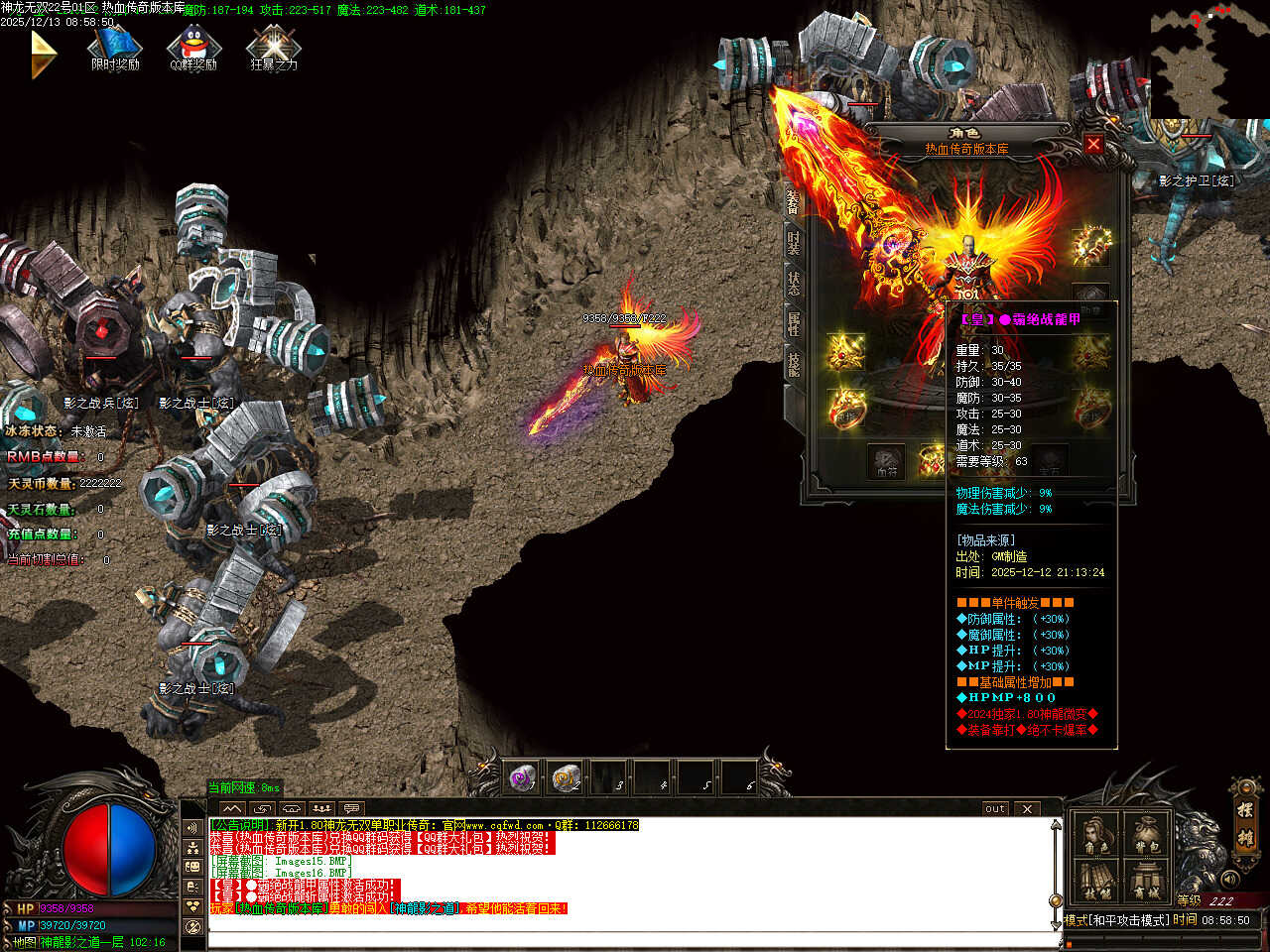Open the 角色 character button in corner menu

coord(1097,835)
